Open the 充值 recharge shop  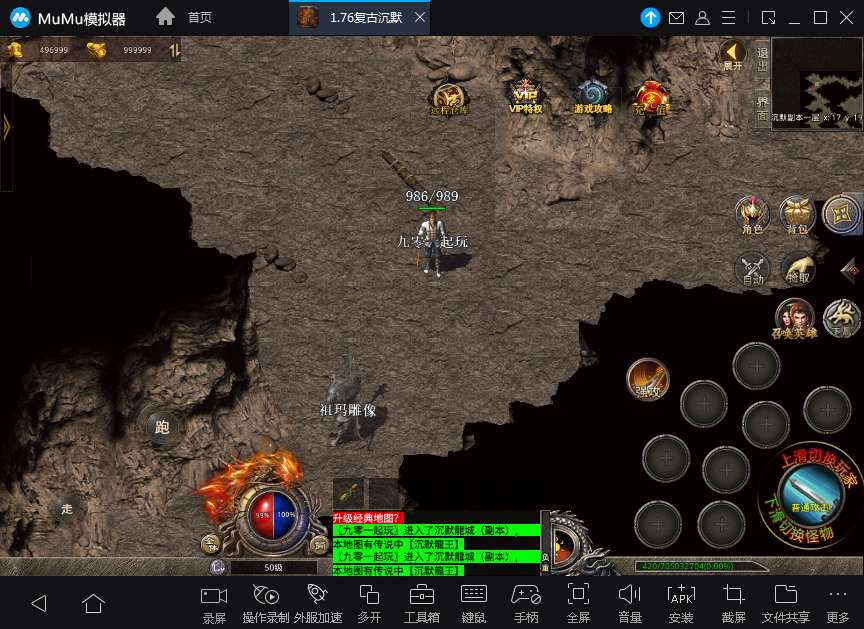pyautogui.click(x=651, y=97)
